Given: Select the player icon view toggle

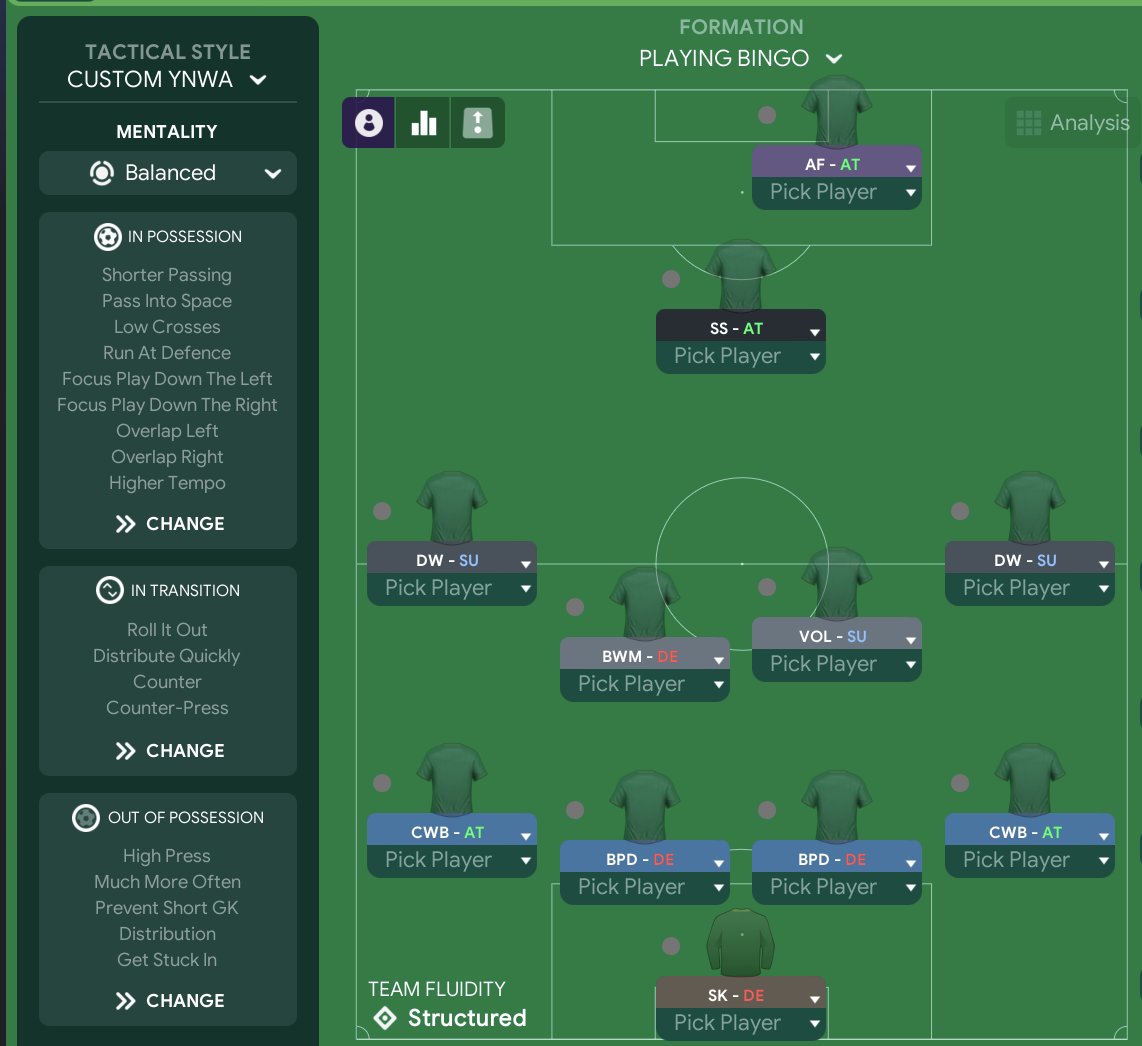Looking at the screenshot, I should click(x=369, y=123).
